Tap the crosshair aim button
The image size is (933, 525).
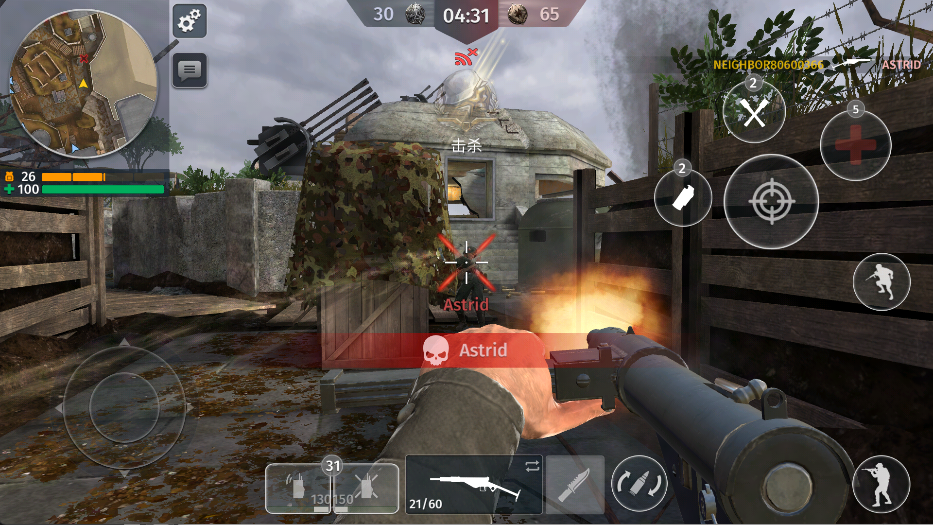(x=771, y=202)
